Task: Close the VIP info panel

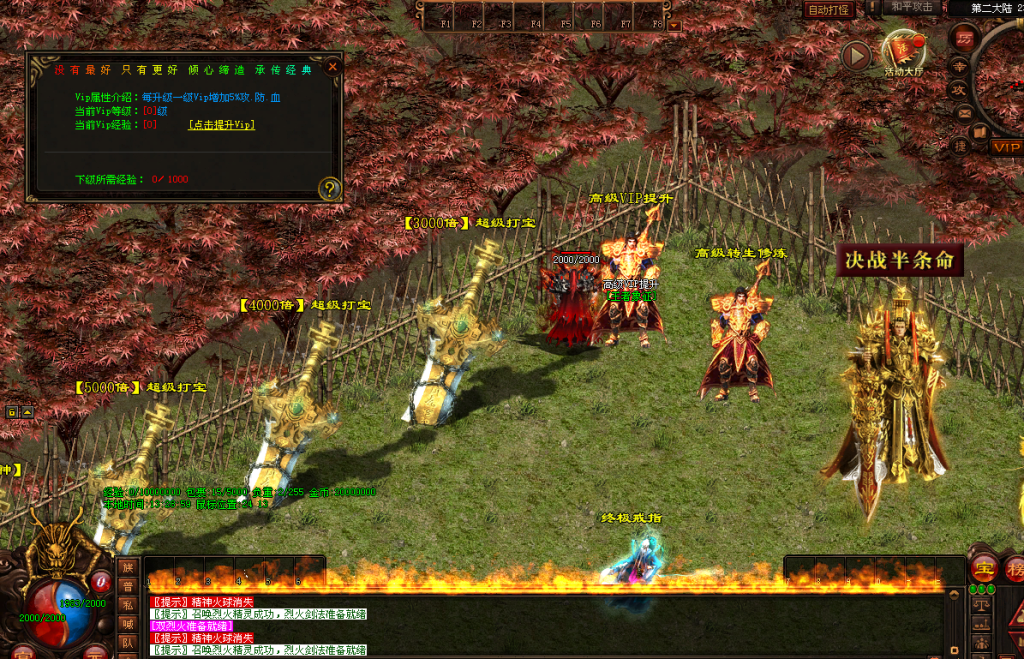Action: pyautogui.click(x=333, y=67)
